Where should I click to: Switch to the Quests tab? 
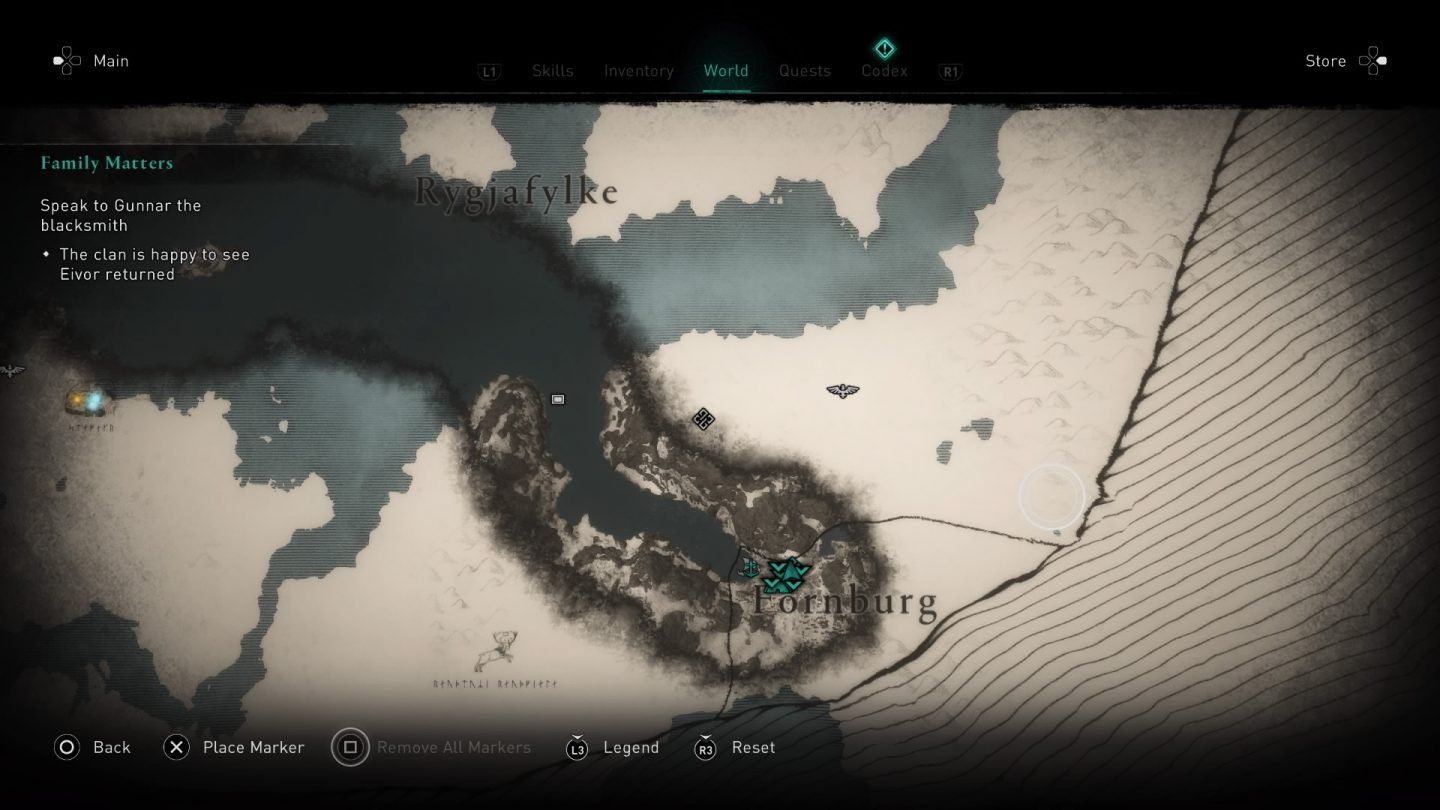coord(804,70)
